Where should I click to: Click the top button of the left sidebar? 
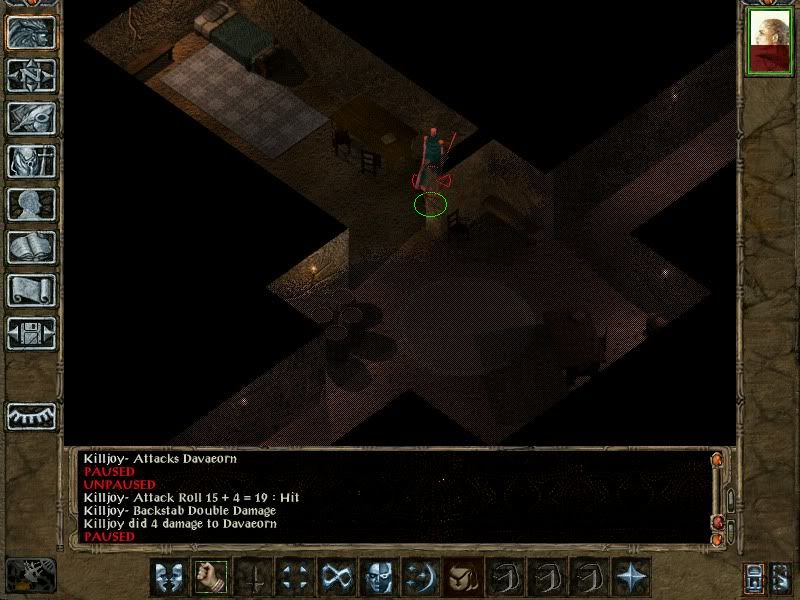coord(31,32)
